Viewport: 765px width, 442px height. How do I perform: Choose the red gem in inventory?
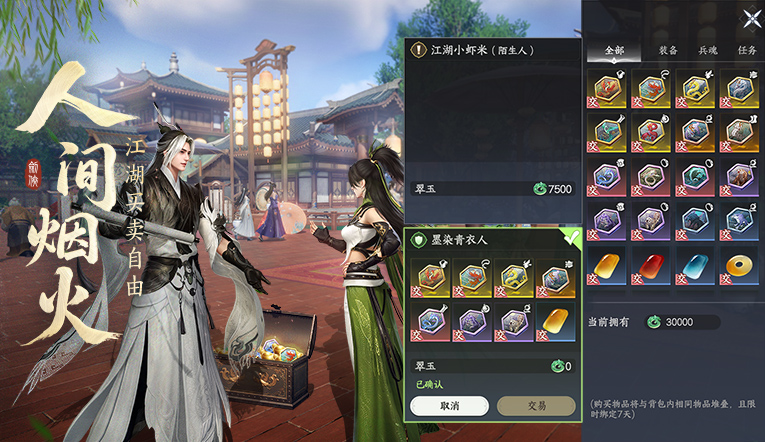click(653, 265)
